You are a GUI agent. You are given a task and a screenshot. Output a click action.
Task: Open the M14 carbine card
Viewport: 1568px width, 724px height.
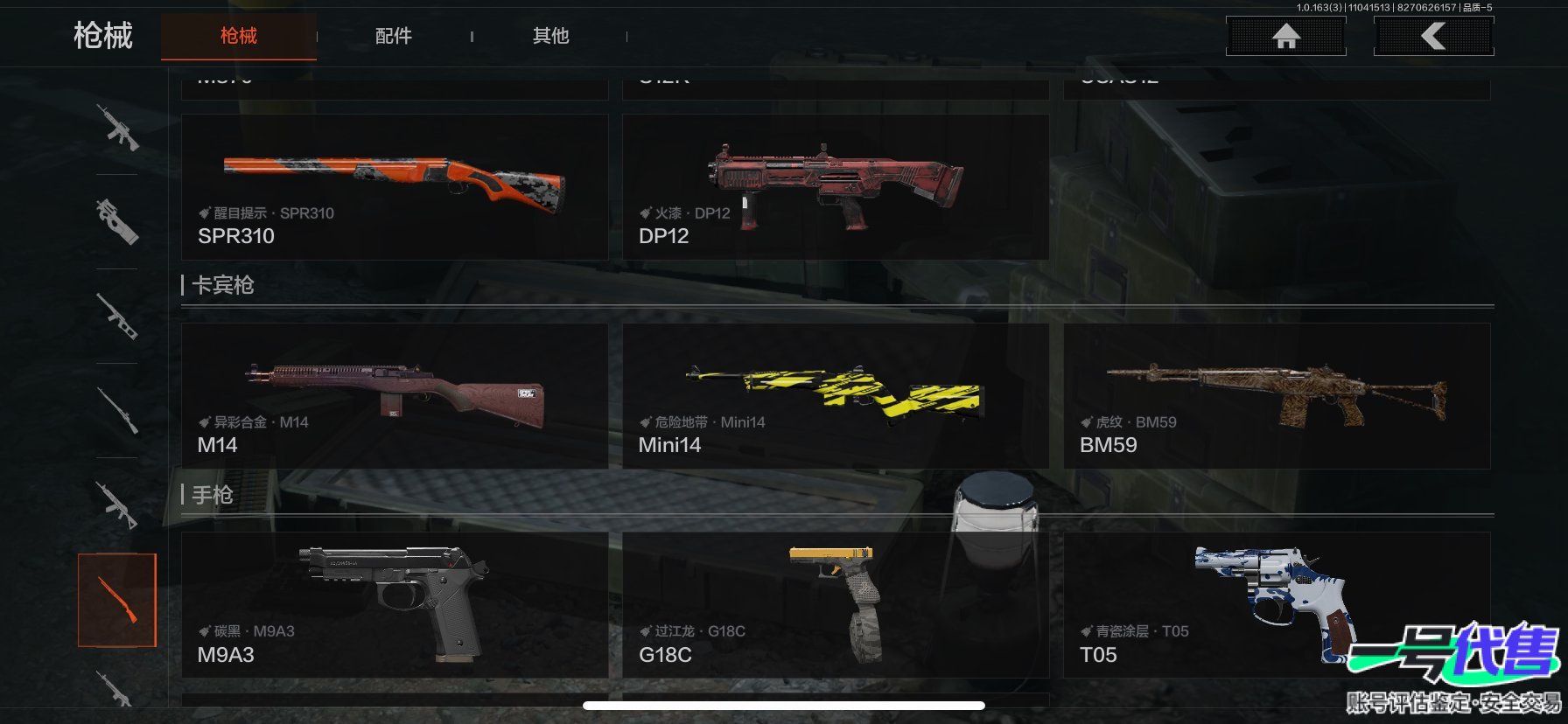pos(395,395)
